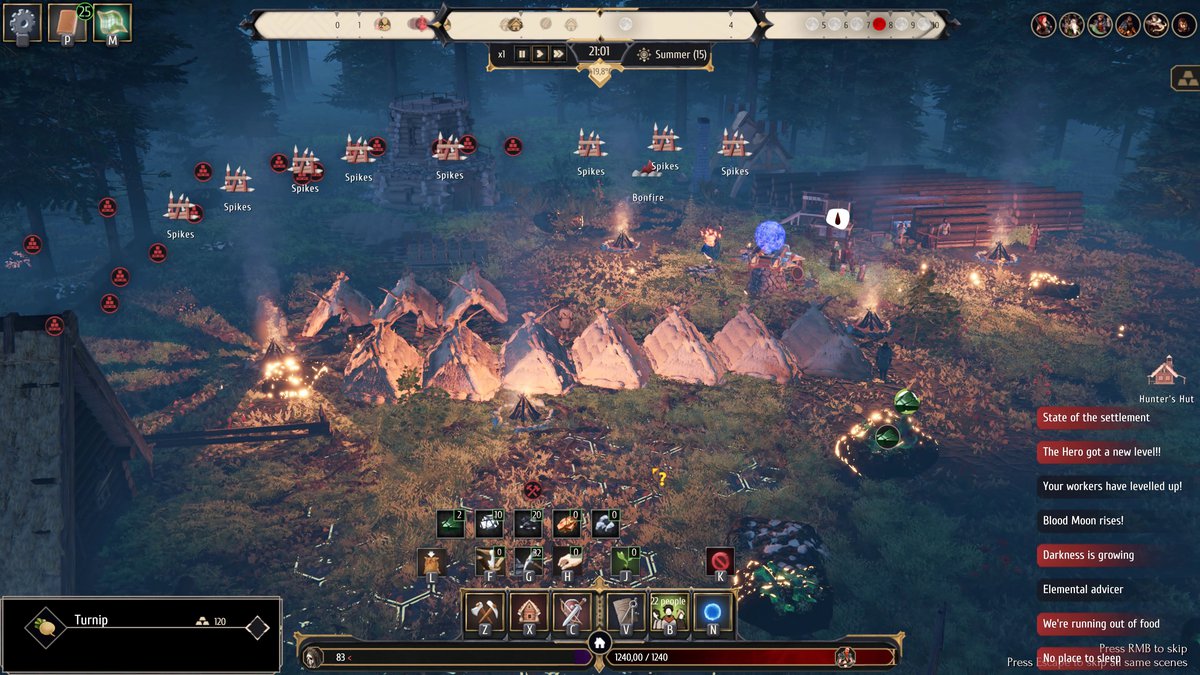Open the resources panel with gold bars icon
Screen dimensions: 1200x675
click(x=1185, y=79)
